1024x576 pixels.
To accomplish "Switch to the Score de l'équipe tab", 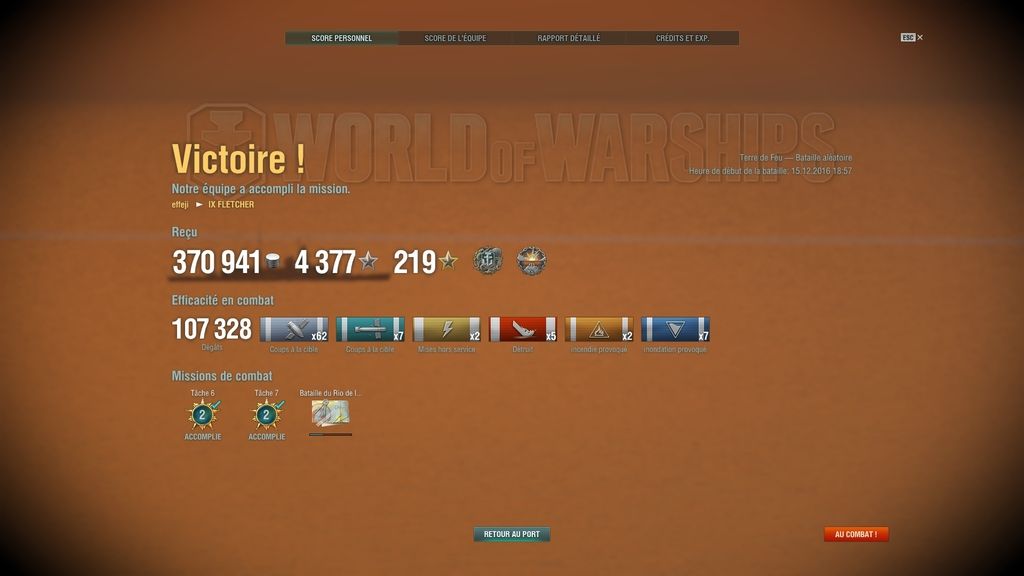I will 455,38.
